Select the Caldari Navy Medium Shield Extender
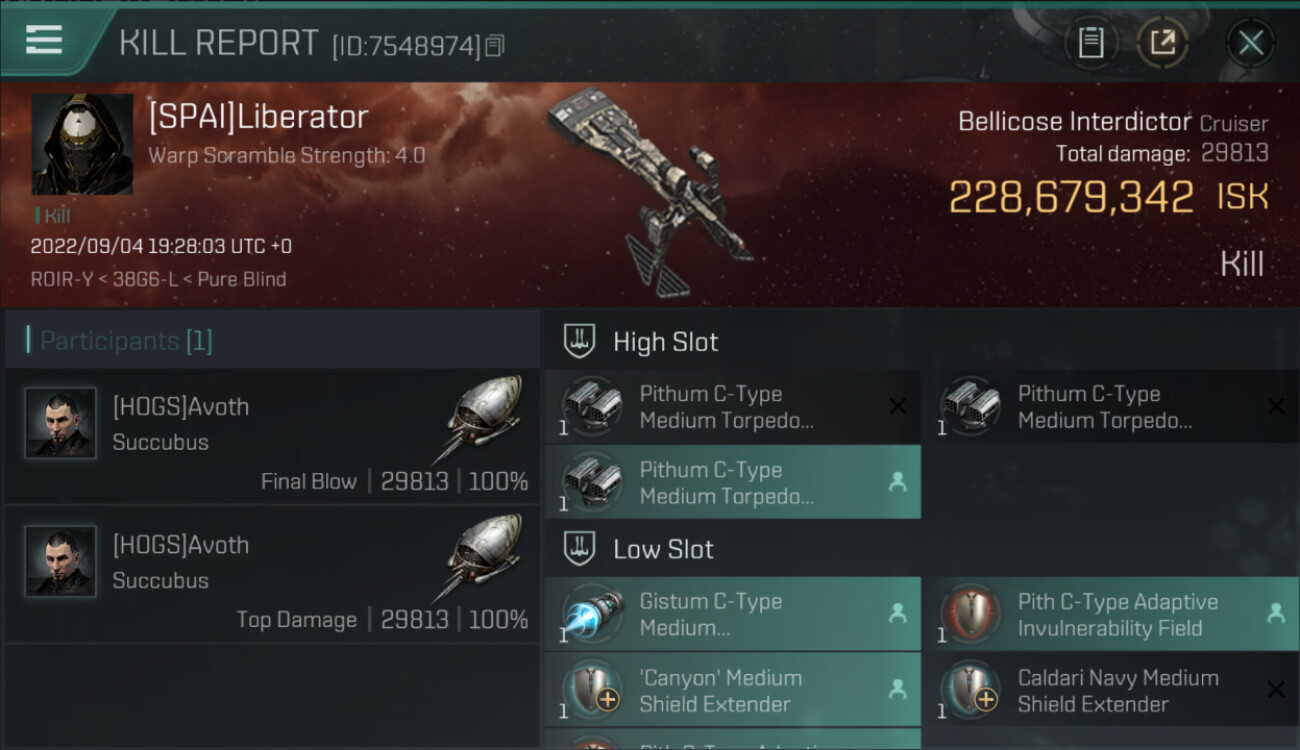 click(x=1110, y=690)
